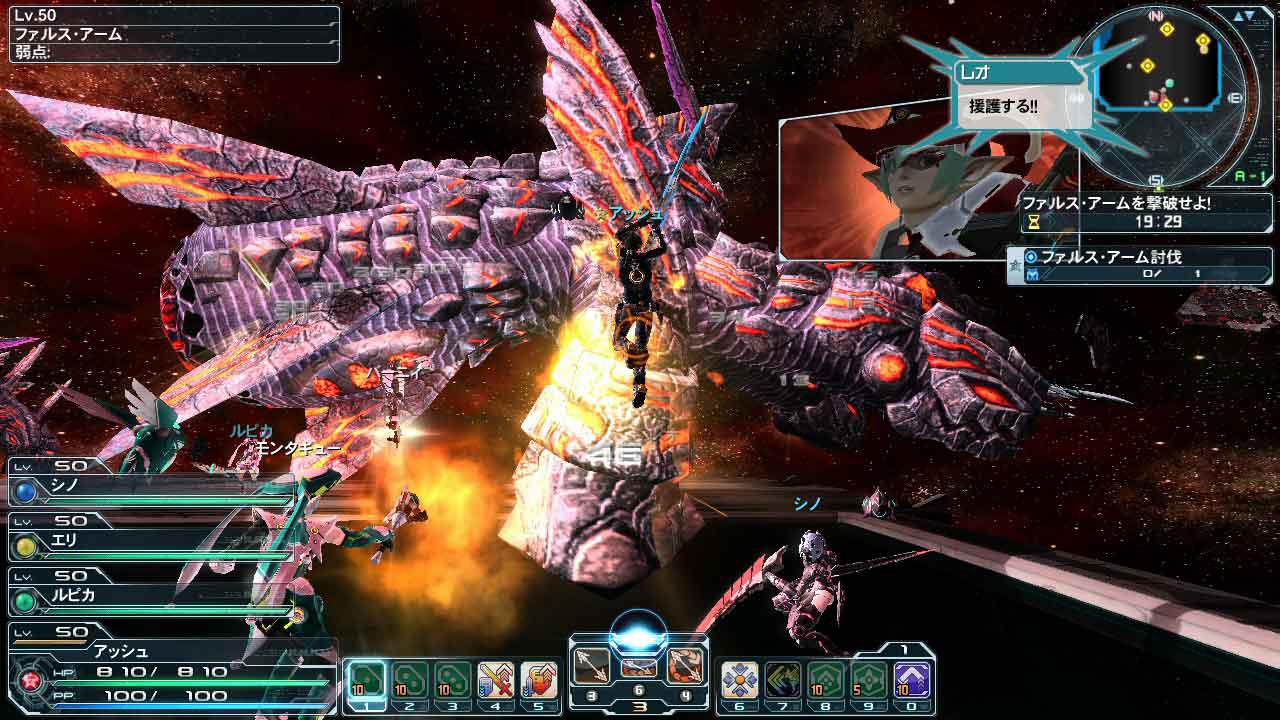Click the center equipped bow weapon icon
The width and height of the screenshot is (1280, 720).
tap(638, 668)
